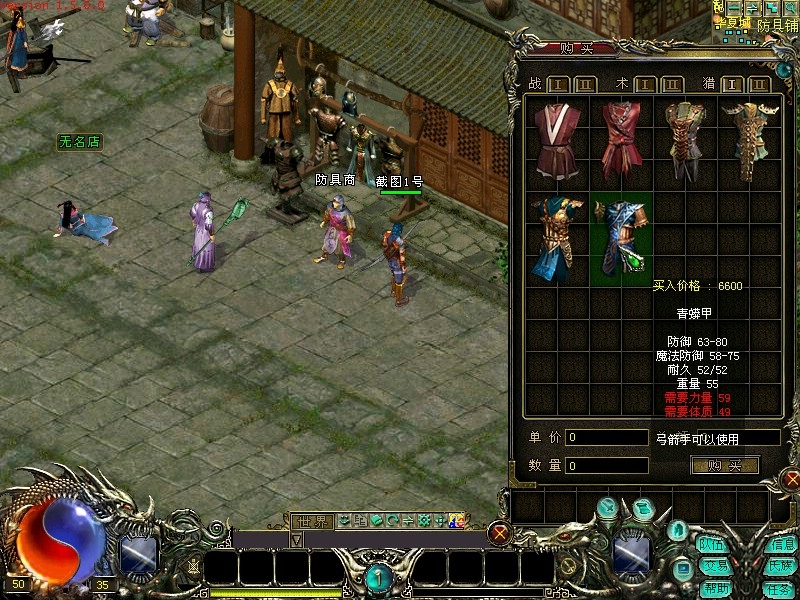Open the 氏族 clan menu
The width and height of the screenshot is (800, 600).
[x=780, y=566]
